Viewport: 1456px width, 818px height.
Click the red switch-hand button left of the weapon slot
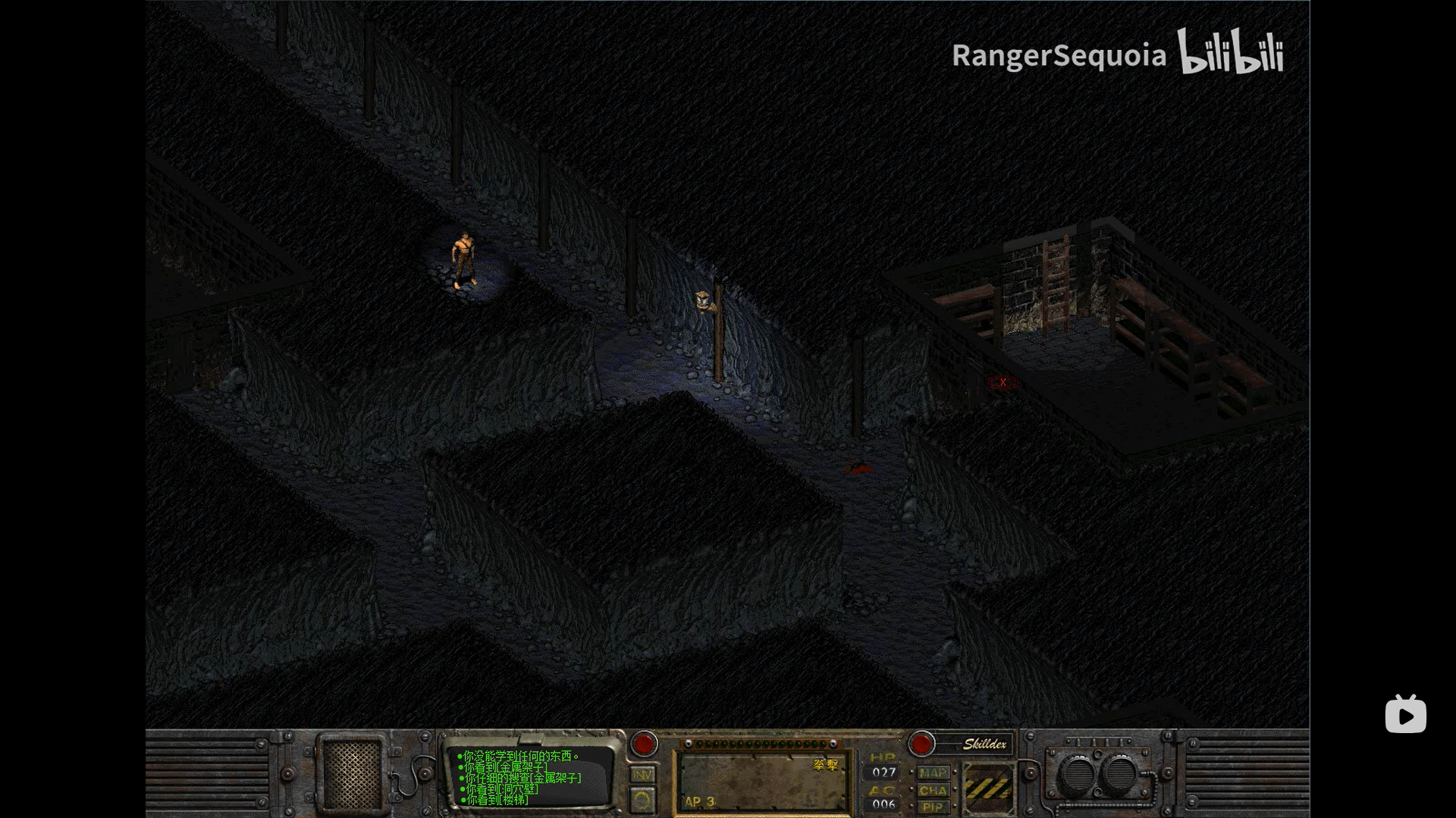(645, 744)
